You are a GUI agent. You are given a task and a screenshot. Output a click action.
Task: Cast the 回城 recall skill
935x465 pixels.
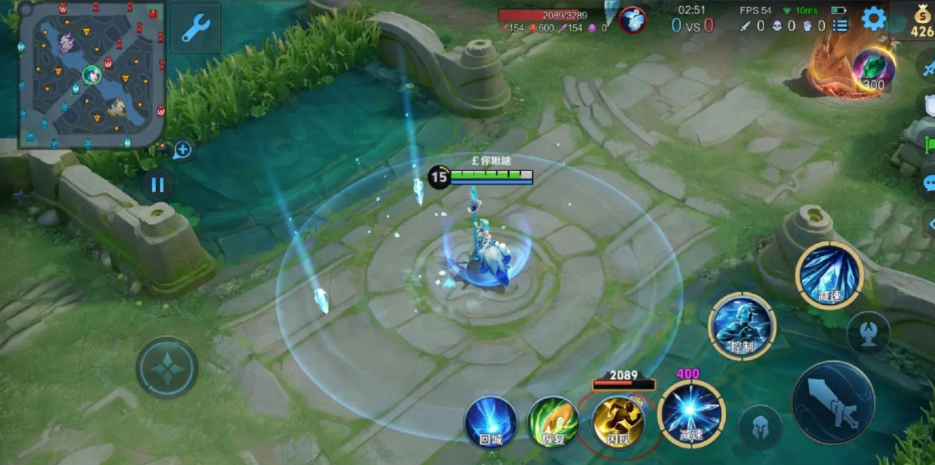491,421
